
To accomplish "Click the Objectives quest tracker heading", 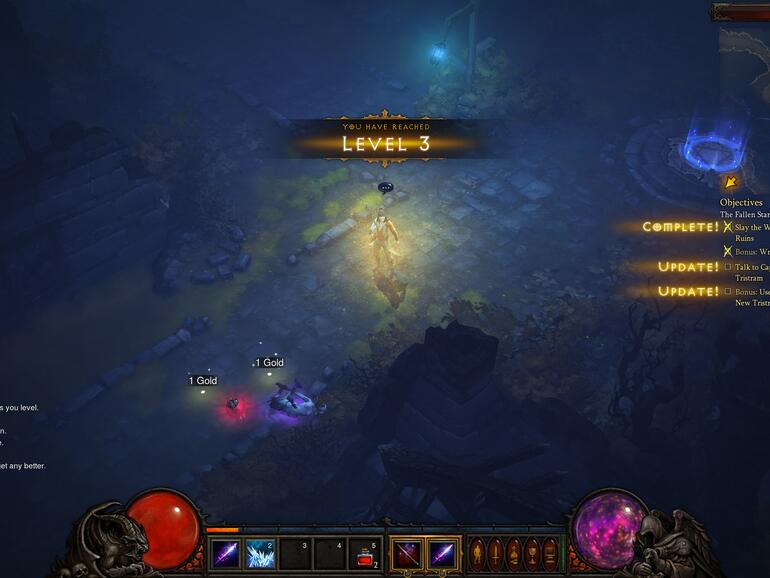I will 741,203.
